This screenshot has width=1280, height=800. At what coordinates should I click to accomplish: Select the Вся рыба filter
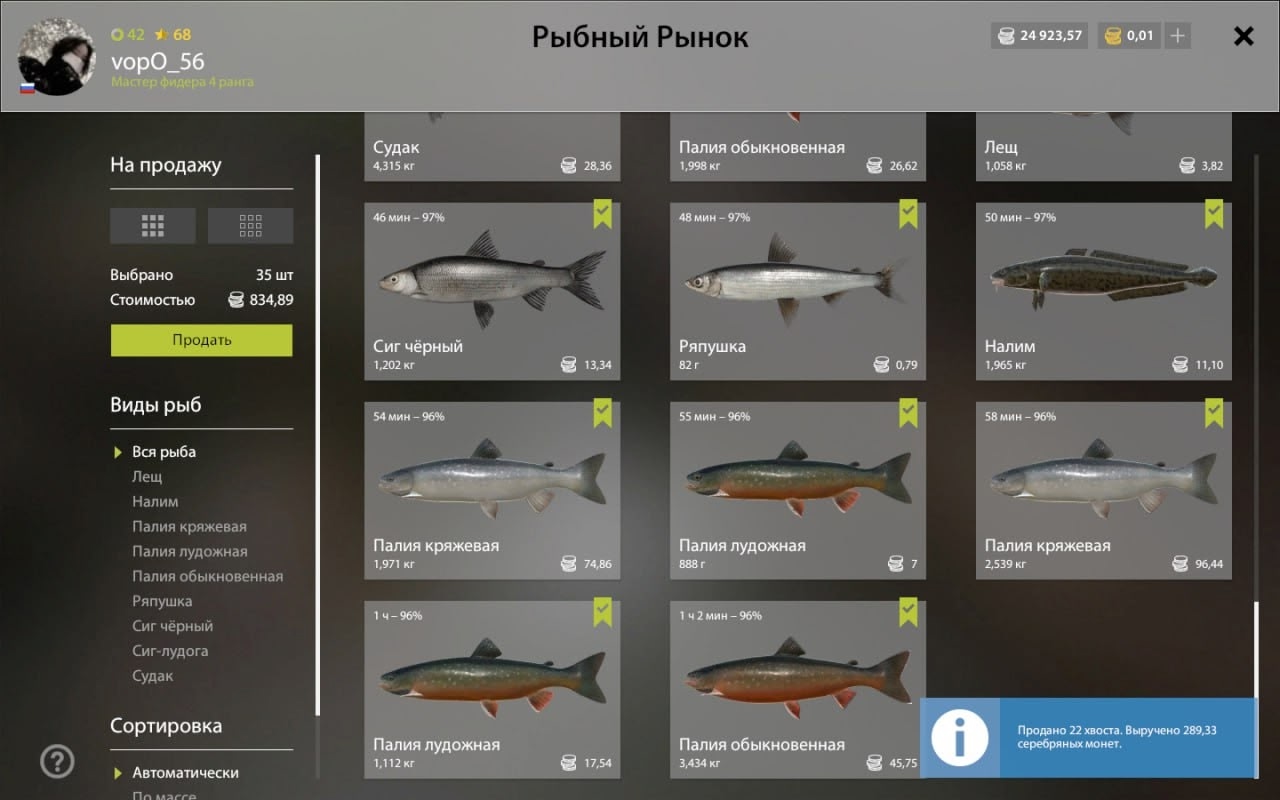tap(164, 452)
